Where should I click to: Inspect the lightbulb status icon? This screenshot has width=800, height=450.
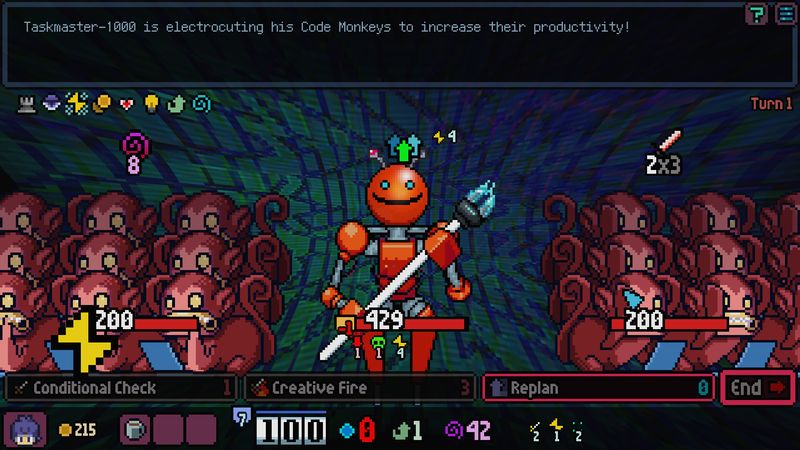pyautogui.click(x=152, y=103)
